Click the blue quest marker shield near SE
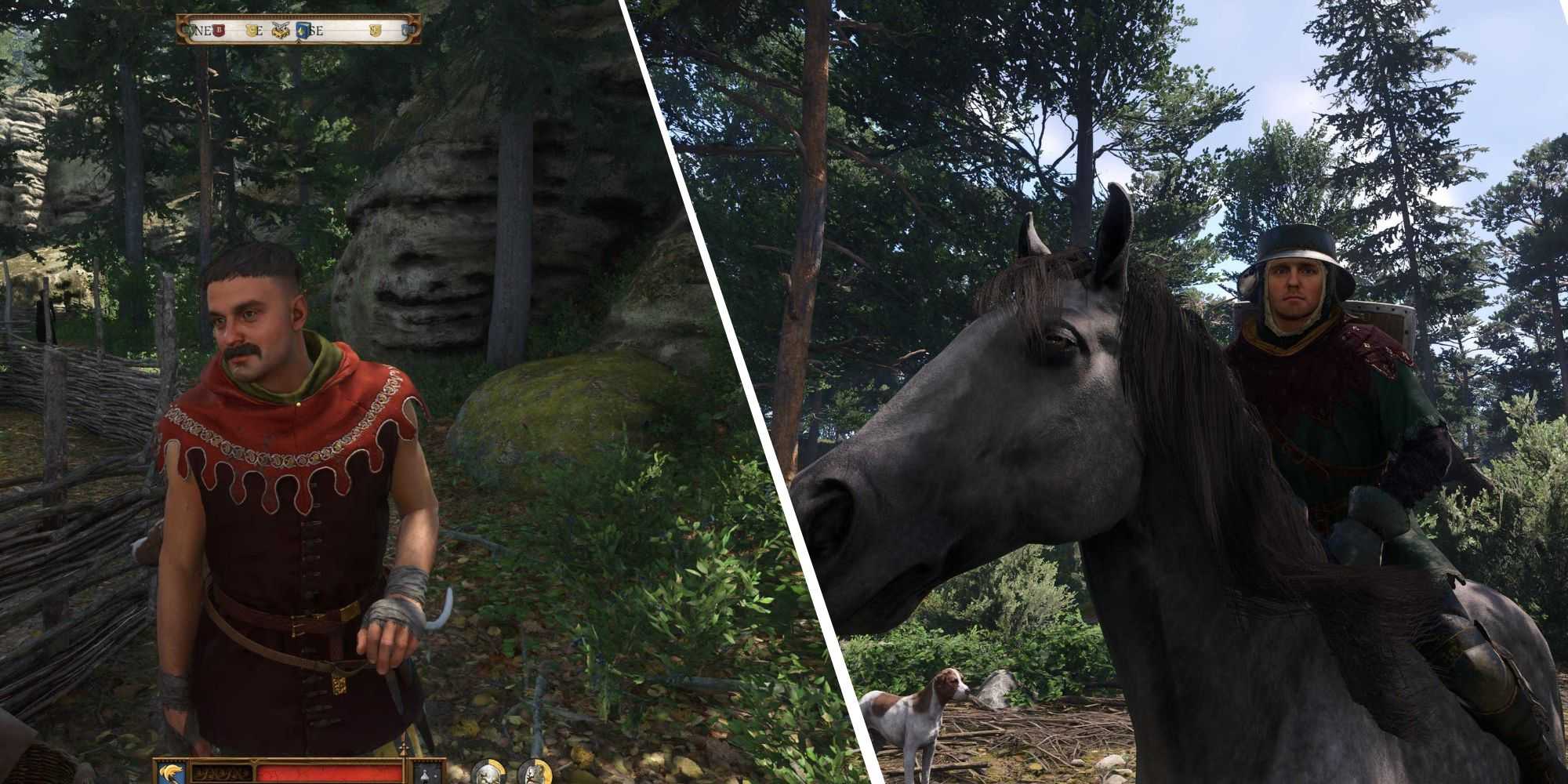This screenshot has width=1568, height=784. 302,30
